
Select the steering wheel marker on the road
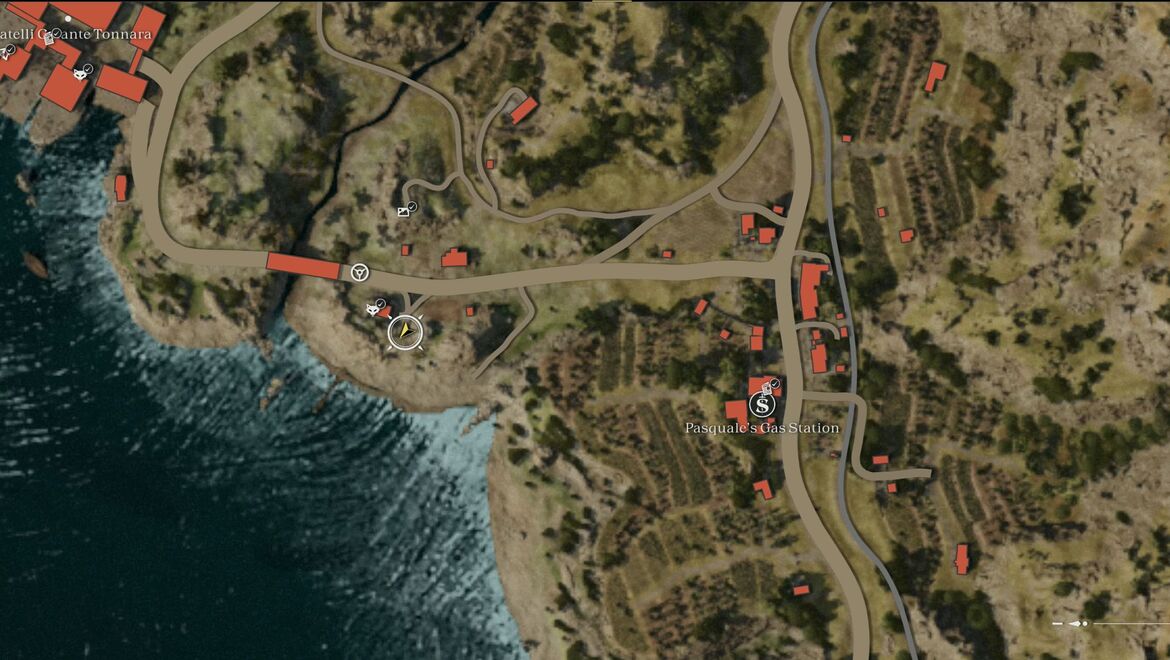pyautogui.click(x=359, y=272)
